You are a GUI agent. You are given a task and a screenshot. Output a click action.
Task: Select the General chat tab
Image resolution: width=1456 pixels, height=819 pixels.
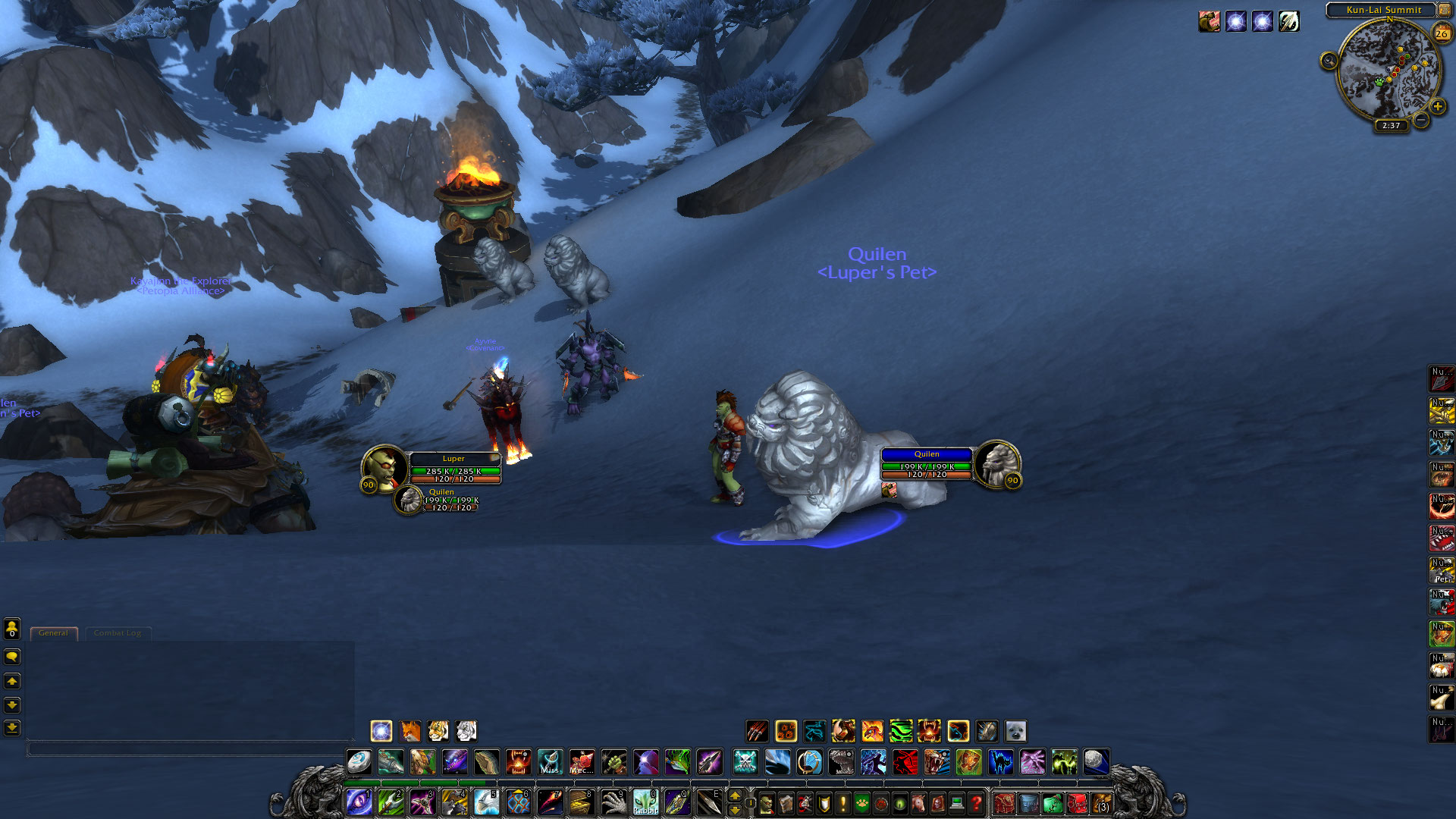pyautogui.click(x=53, y=632)
